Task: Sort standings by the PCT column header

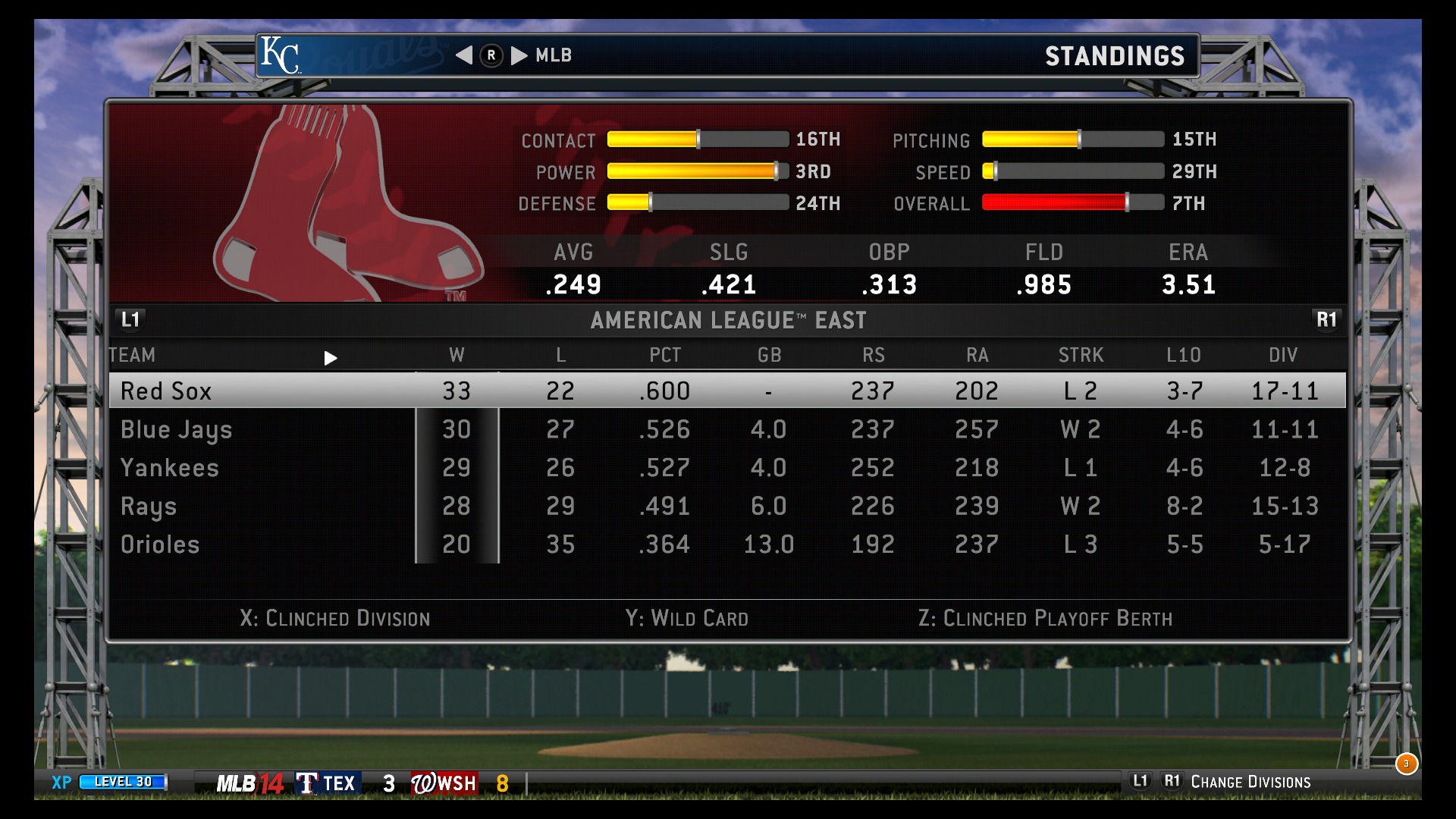Action: [x=665, y=355]
